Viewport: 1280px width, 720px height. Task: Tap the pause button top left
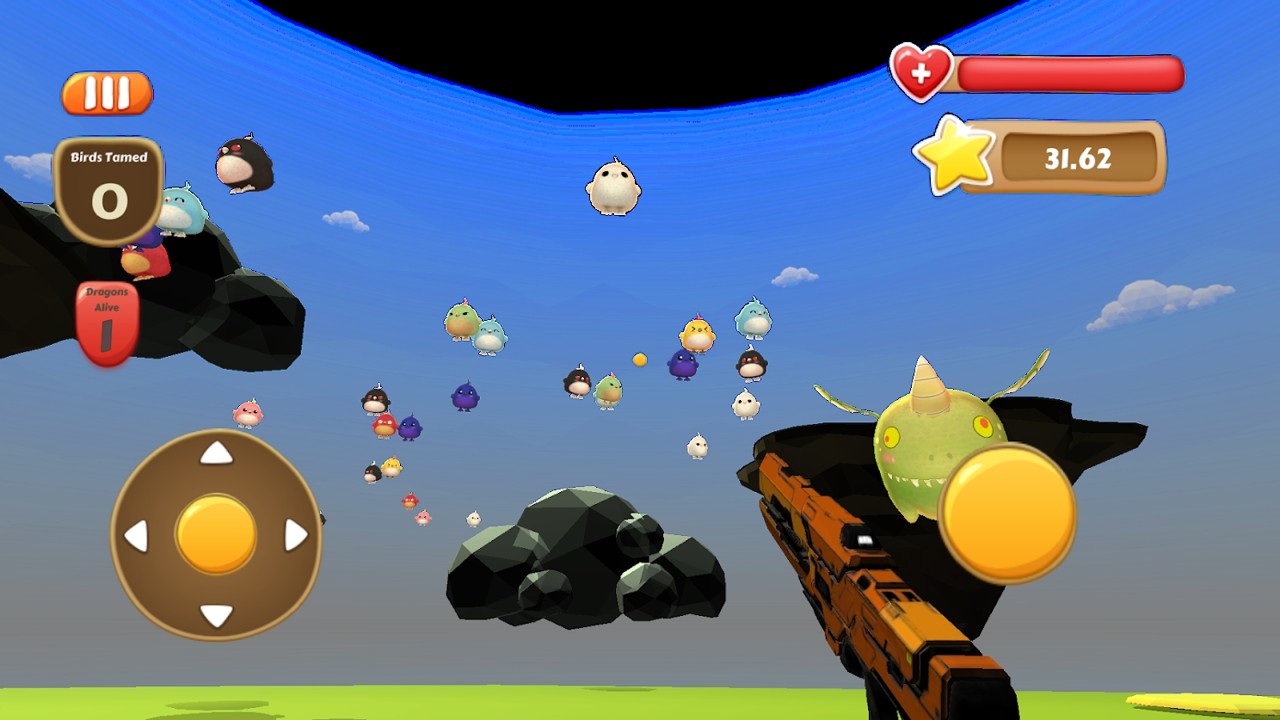pyautogui.click(x=107, y=92)
